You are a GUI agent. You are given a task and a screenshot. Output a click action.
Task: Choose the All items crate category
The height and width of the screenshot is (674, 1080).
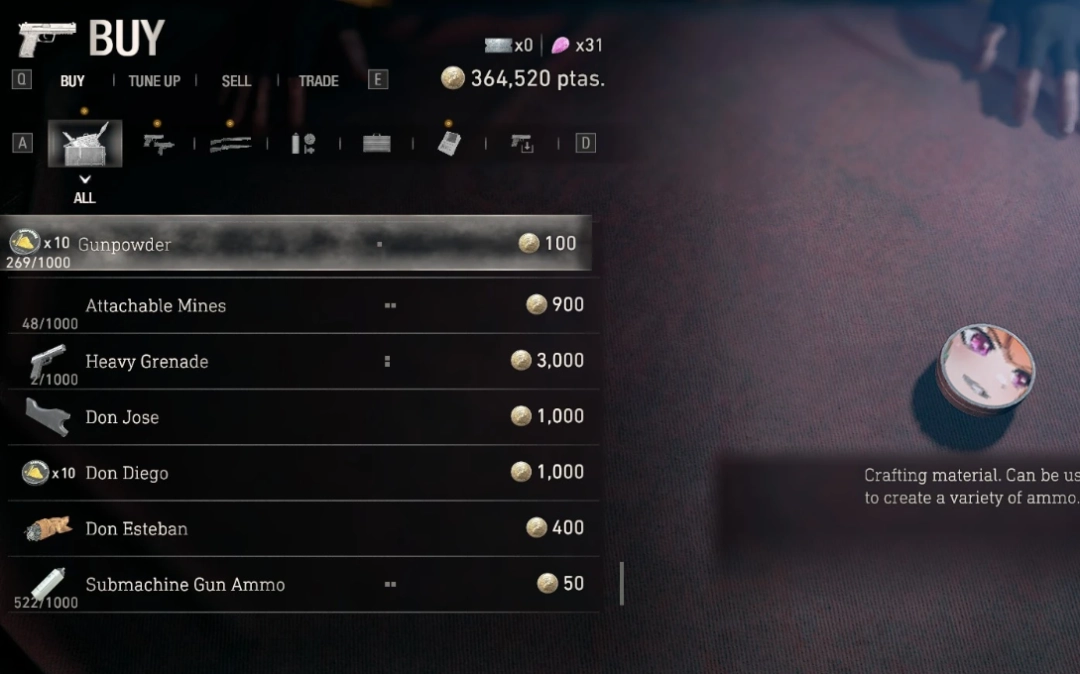click(85, 144)
